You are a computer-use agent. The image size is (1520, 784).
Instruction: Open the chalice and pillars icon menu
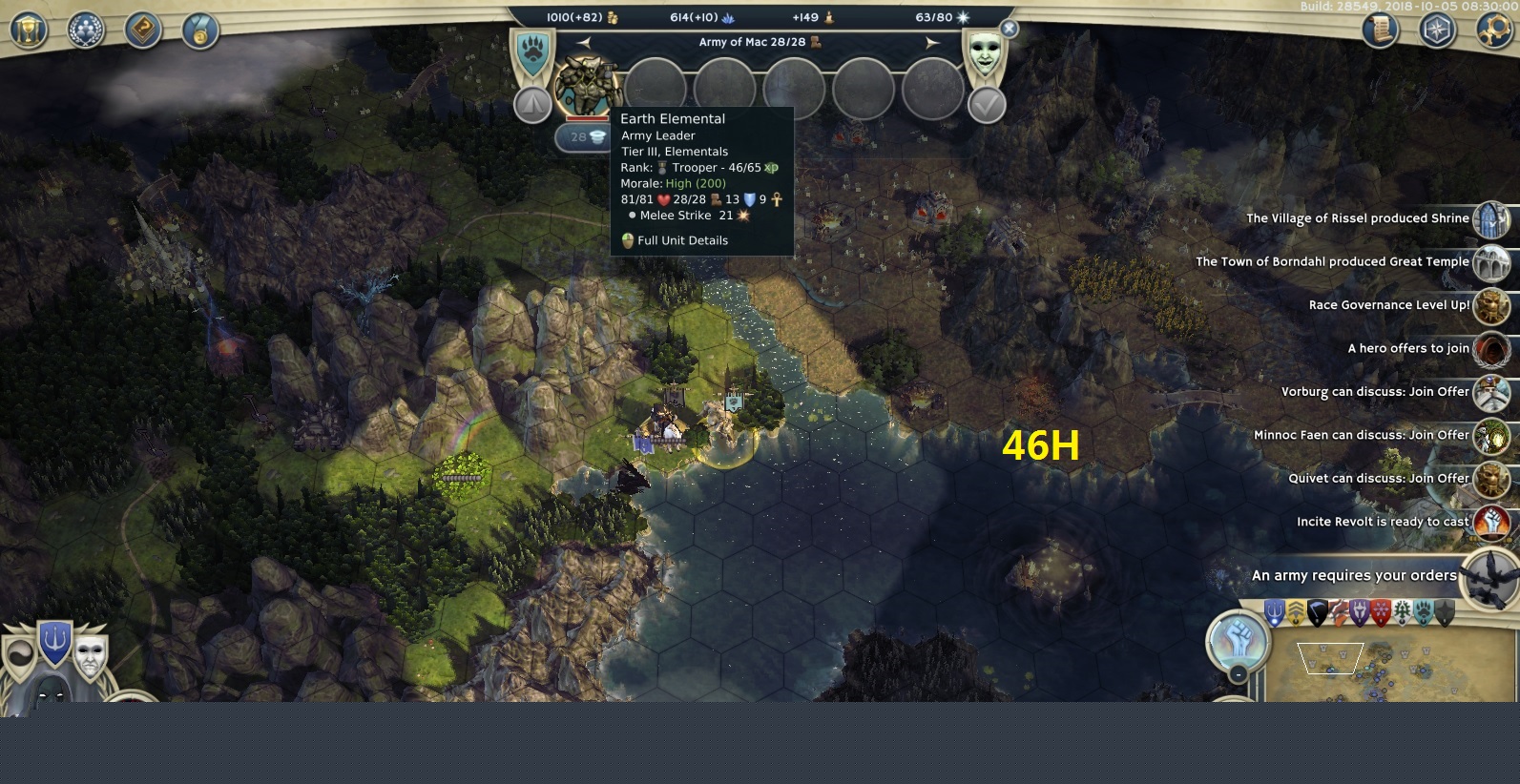pos(29,31)
